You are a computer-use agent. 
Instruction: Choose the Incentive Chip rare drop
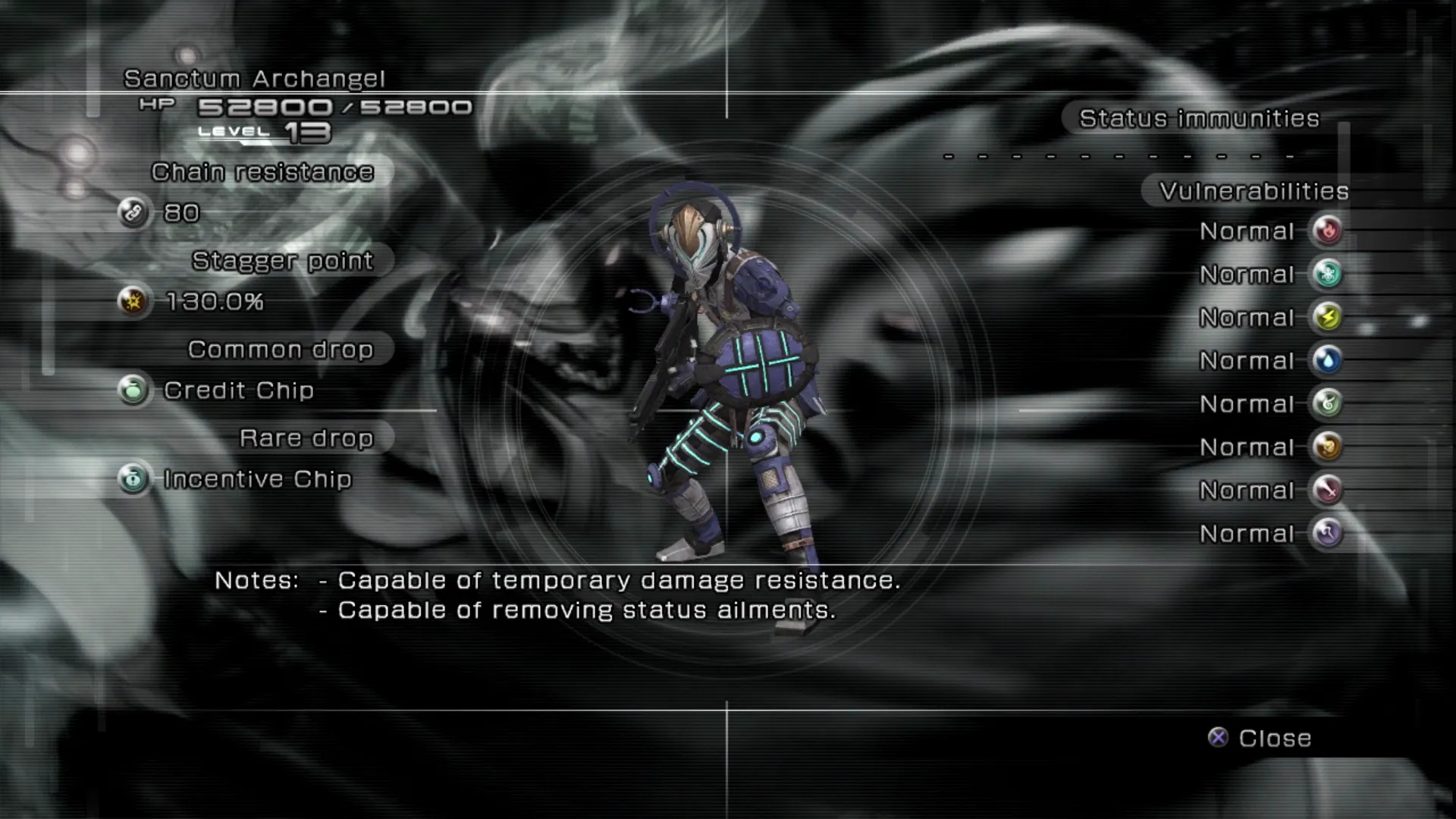[257, 479]
